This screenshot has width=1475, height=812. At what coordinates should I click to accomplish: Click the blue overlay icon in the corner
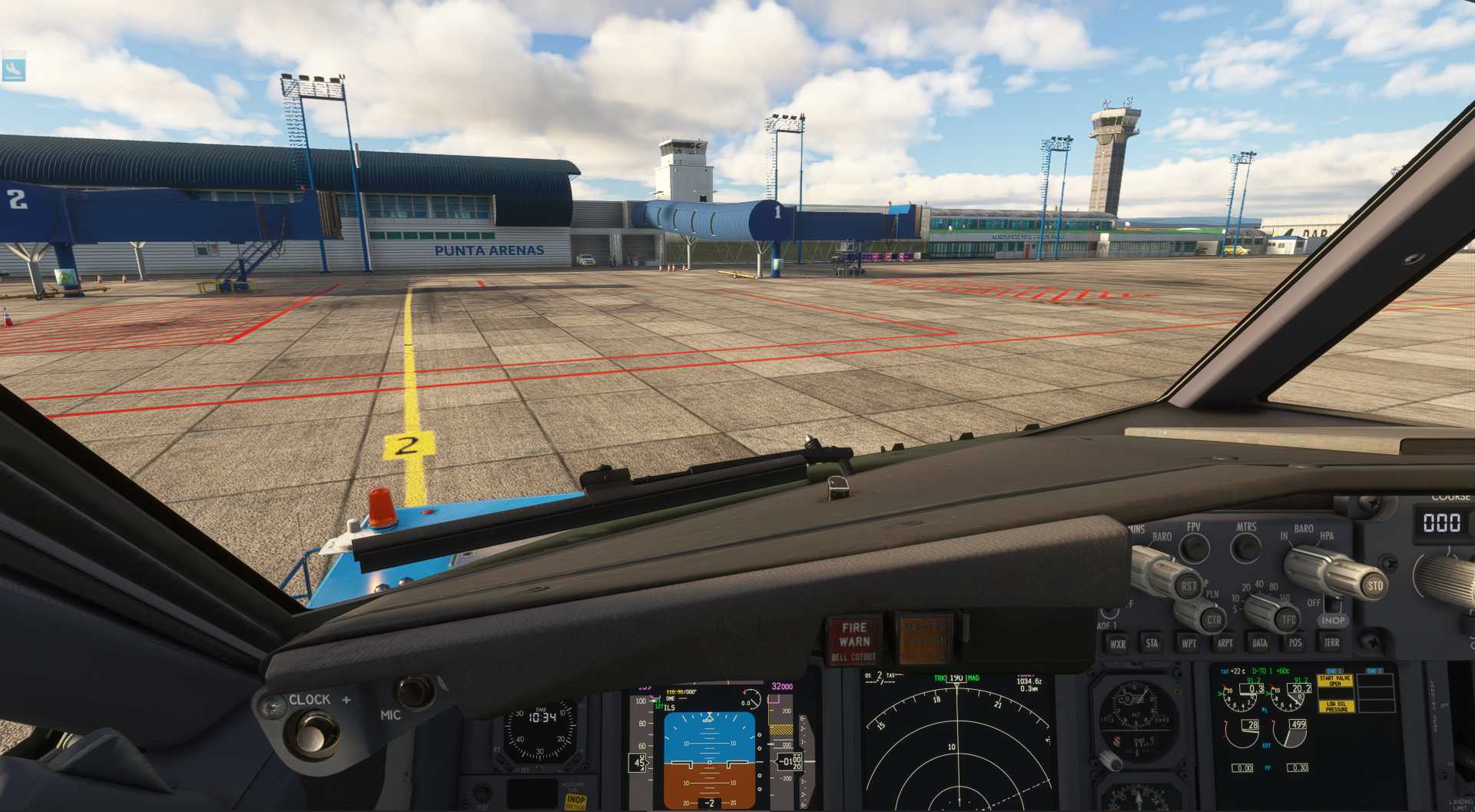pos(13,67)
